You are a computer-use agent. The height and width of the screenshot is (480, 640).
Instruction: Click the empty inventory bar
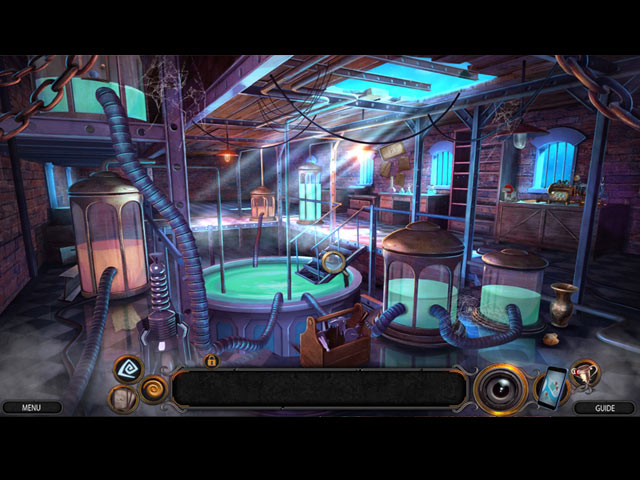(x=318, y=388)
